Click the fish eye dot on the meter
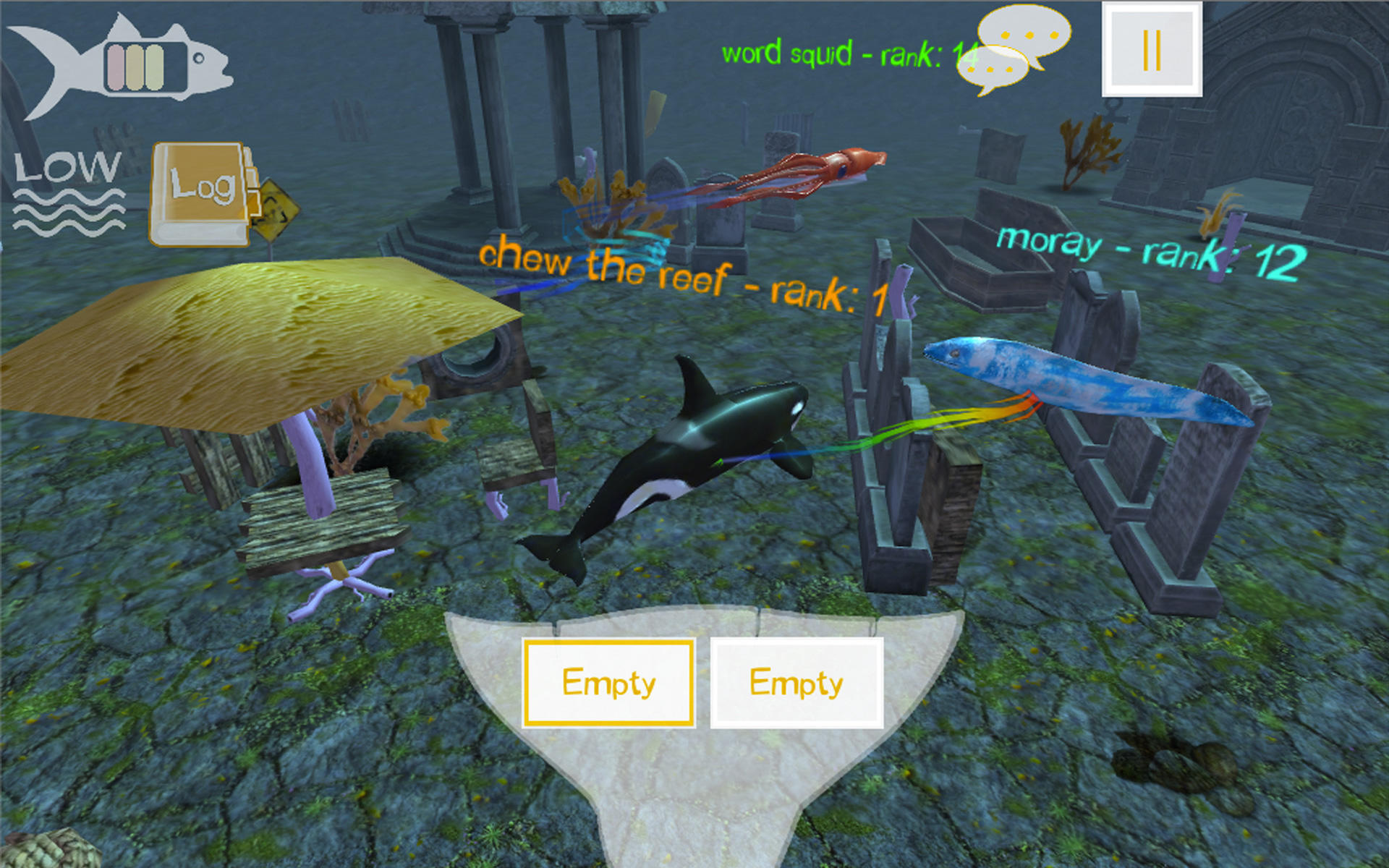The height and width of the screenshot is (868, 1389). point(198,58)
